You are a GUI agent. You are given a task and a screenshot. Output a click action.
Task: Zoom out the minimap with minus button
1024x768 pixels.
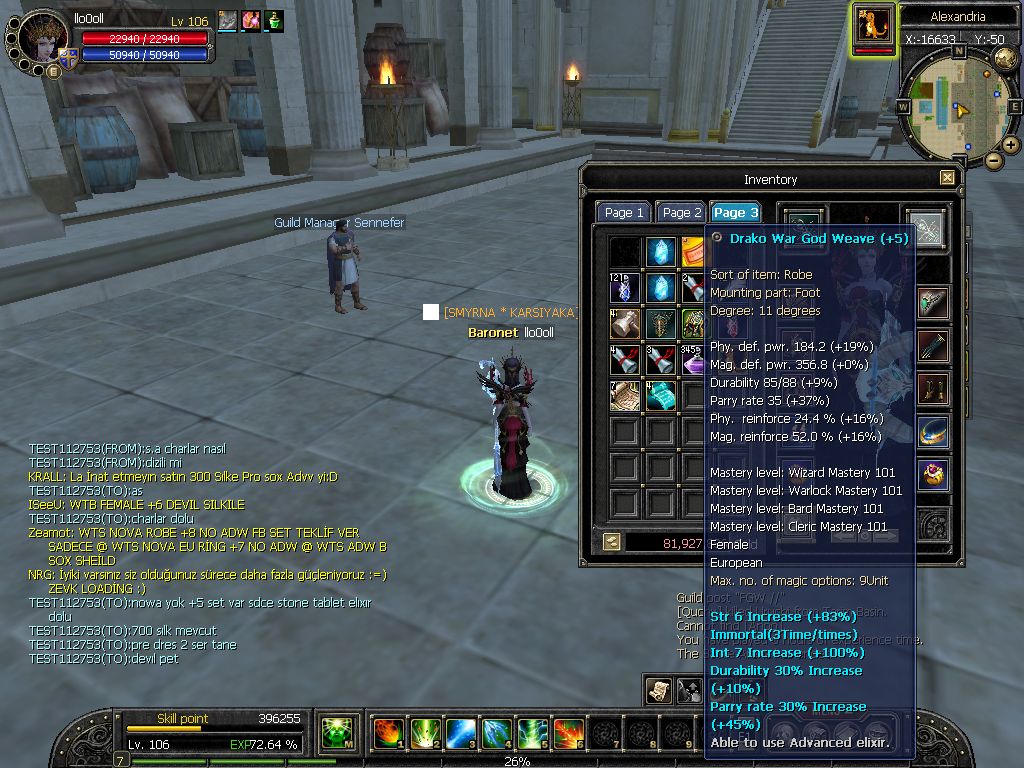pyautogui.click(x=993, y=160)
